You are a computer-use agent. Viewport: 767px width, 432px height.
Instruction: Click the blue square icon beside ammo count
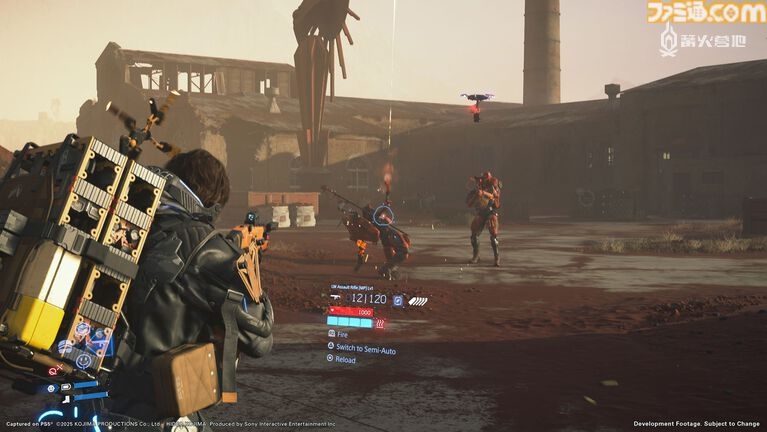click(x=398, y=299)
